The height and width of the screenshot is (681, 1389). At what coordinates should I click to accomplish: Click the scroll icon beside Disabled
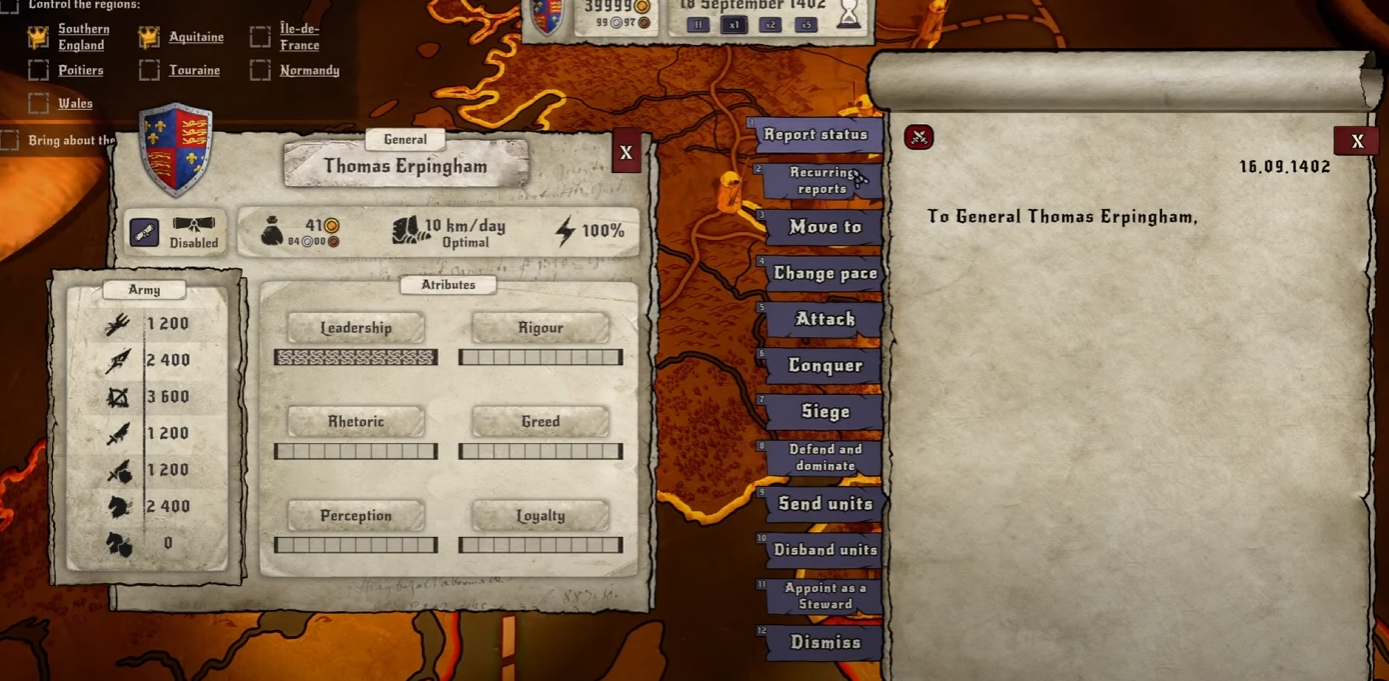pyautogui.click(x=144, y=232)
